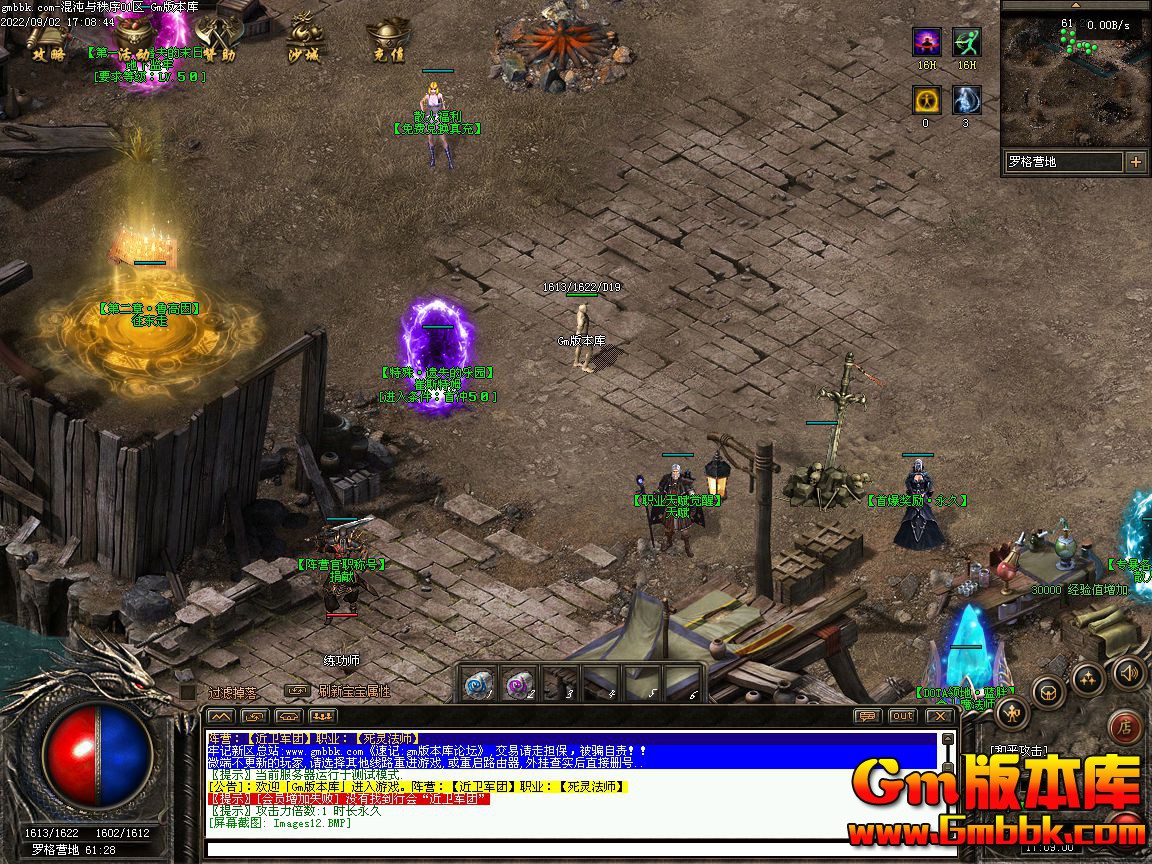Click the green archer buff icon

click(966, 42)
